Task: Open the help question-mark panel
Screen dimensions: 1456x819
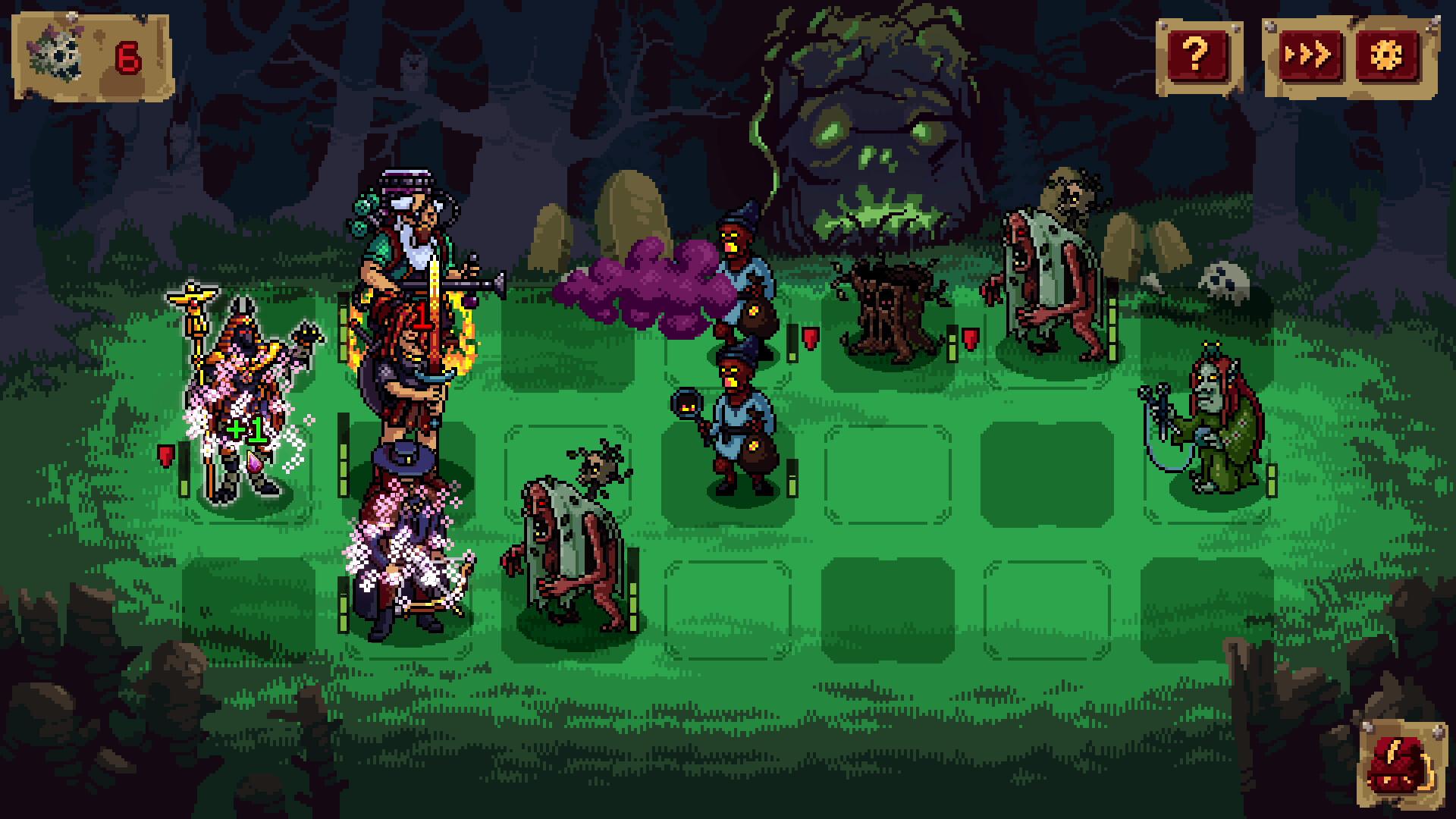Action: (x=1196, y=53)
